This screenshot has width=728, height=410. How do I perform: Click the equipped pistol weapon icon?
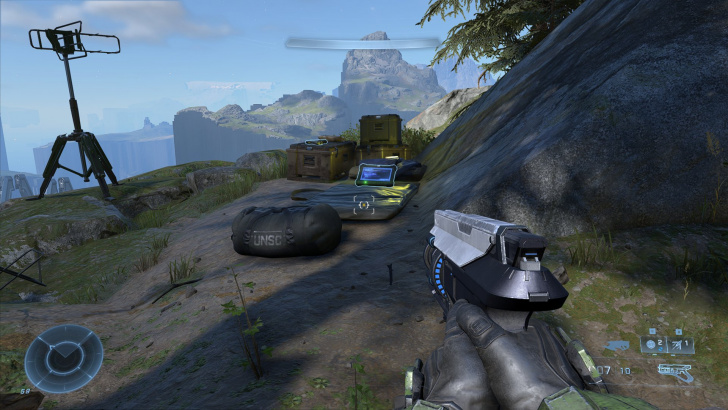pos(675,372)
